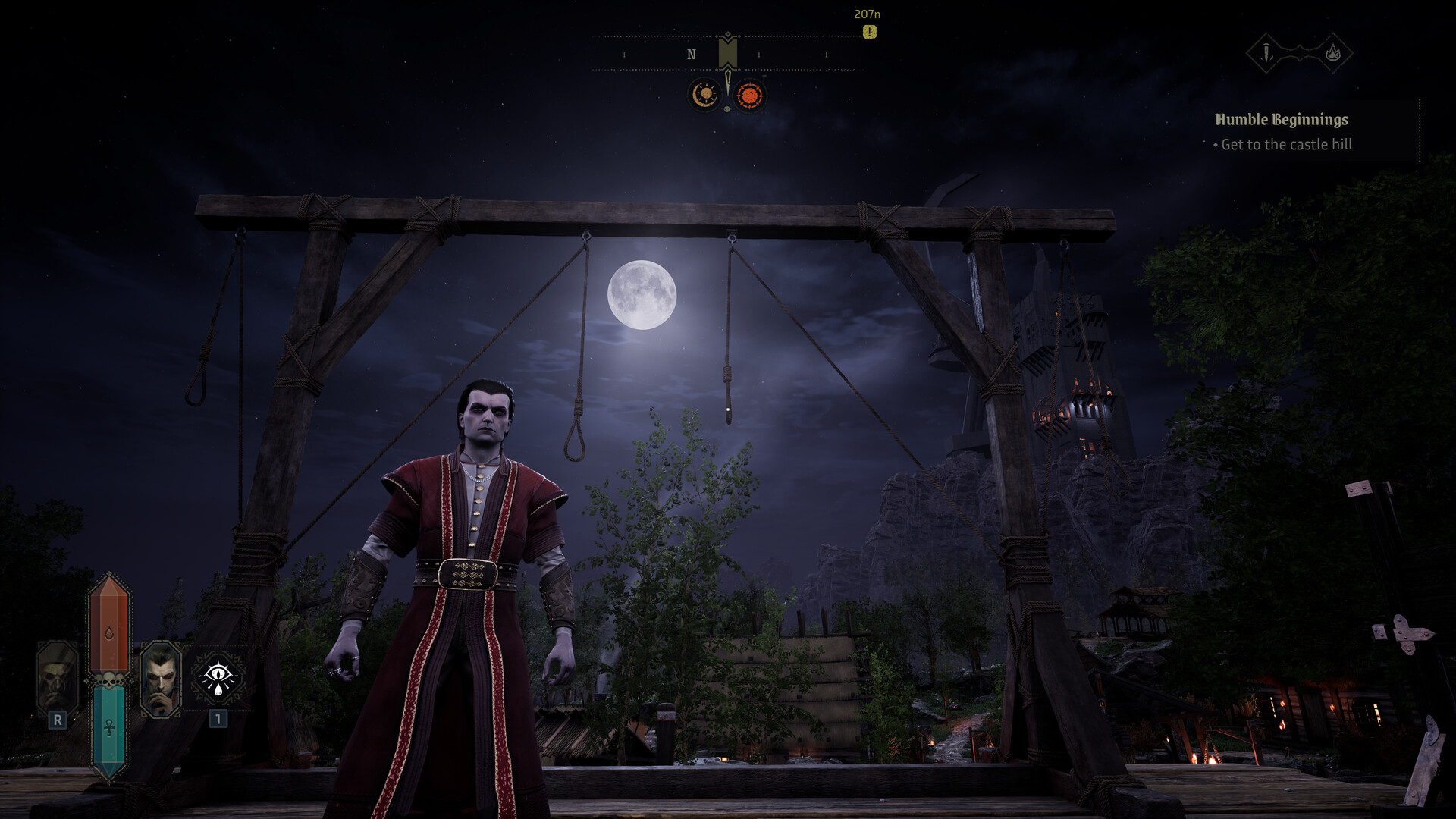Click the red sun icon beside the moon
The image size is (1456, 819).
749,95
